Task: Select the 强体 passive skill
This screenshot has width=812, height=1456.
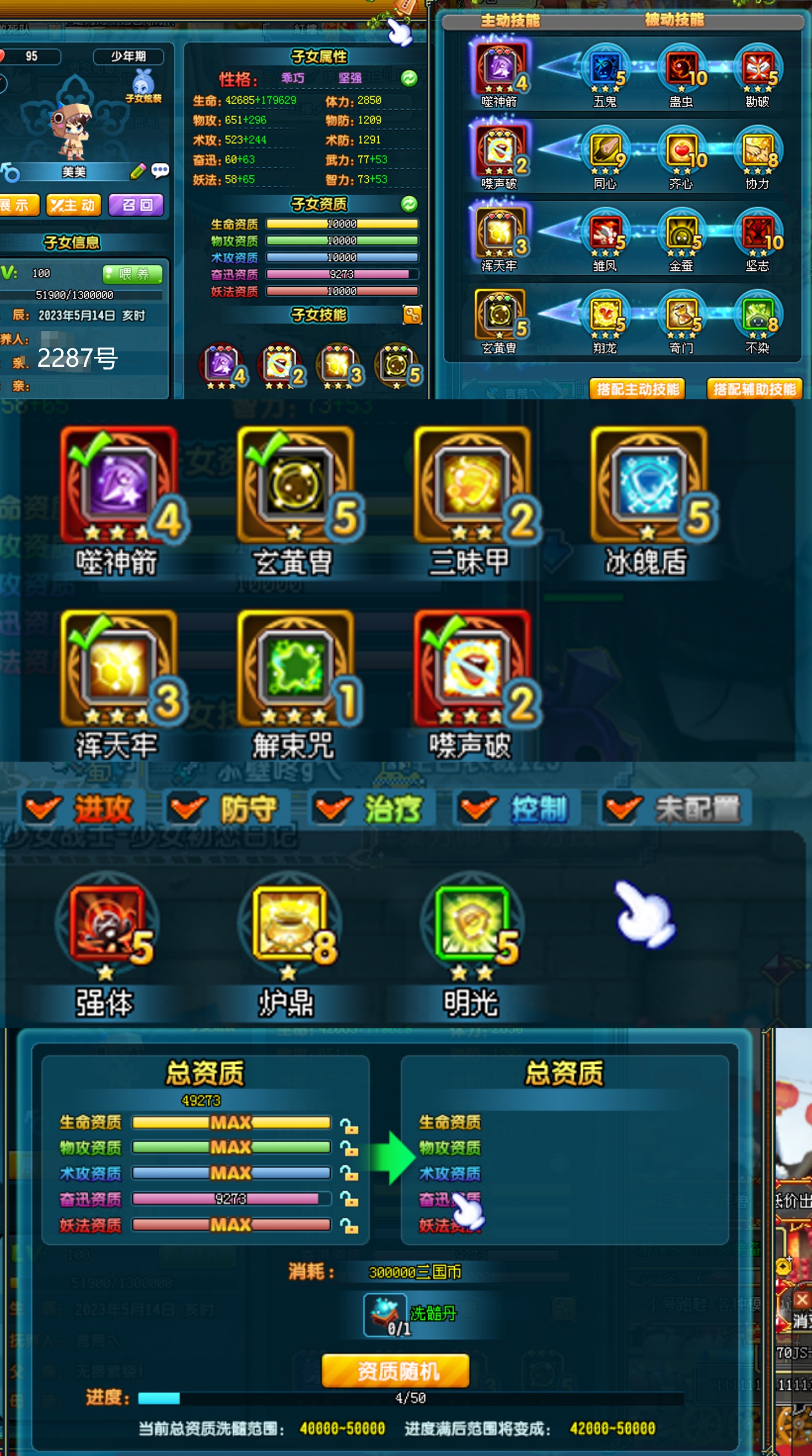Action: 106,923
